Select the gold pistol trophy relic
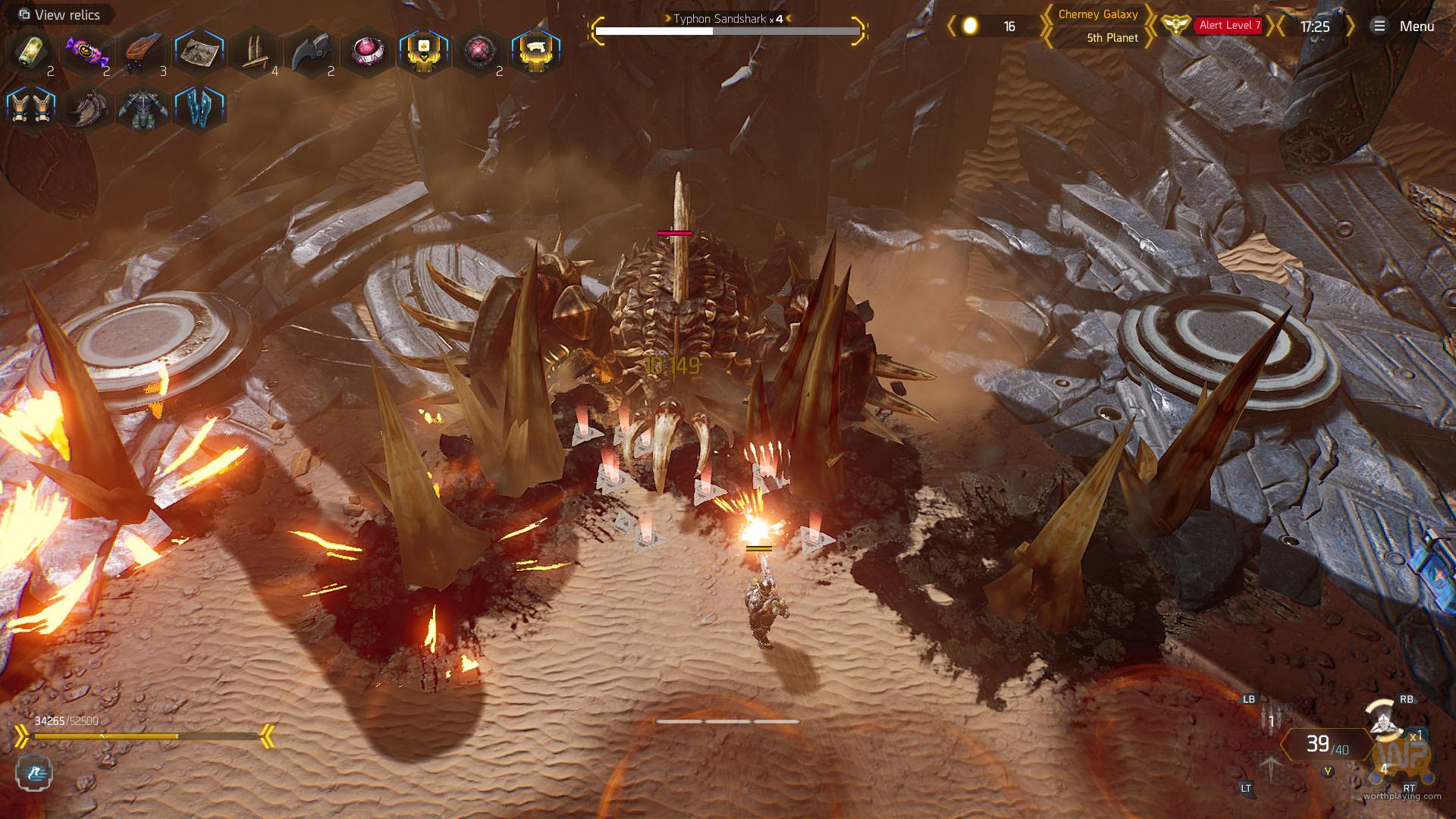1456x819 pixels. coord(535,52)
